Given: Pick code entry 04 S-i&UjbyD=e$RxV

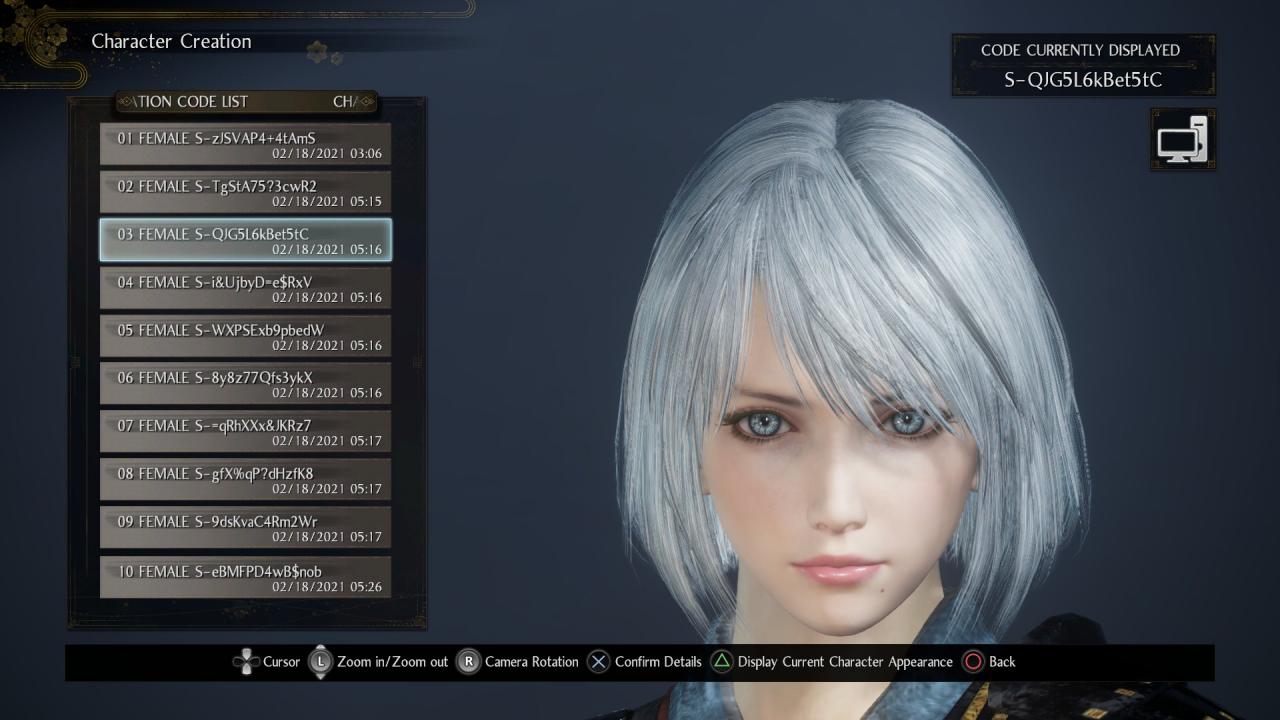Looking at the screenshot, I should coord(245,288).
